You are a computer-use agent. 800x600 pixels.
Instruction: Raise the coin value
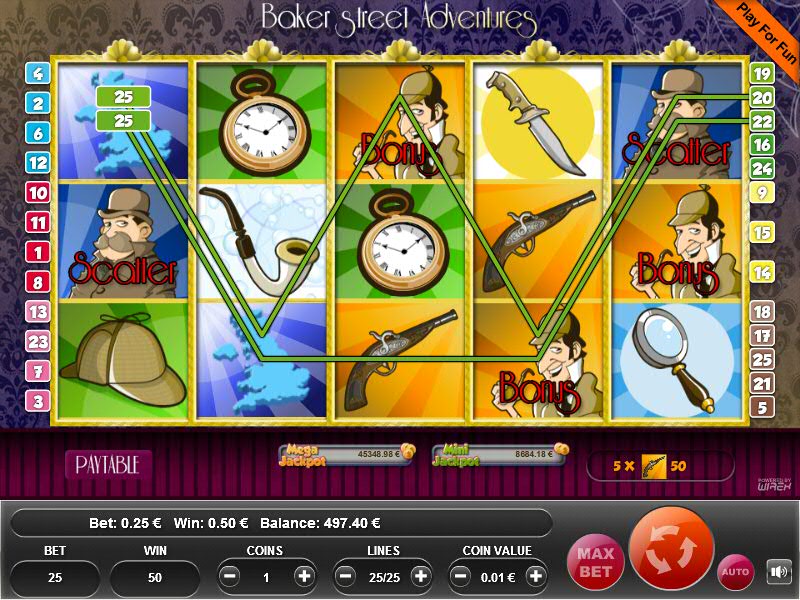(536, 576)
